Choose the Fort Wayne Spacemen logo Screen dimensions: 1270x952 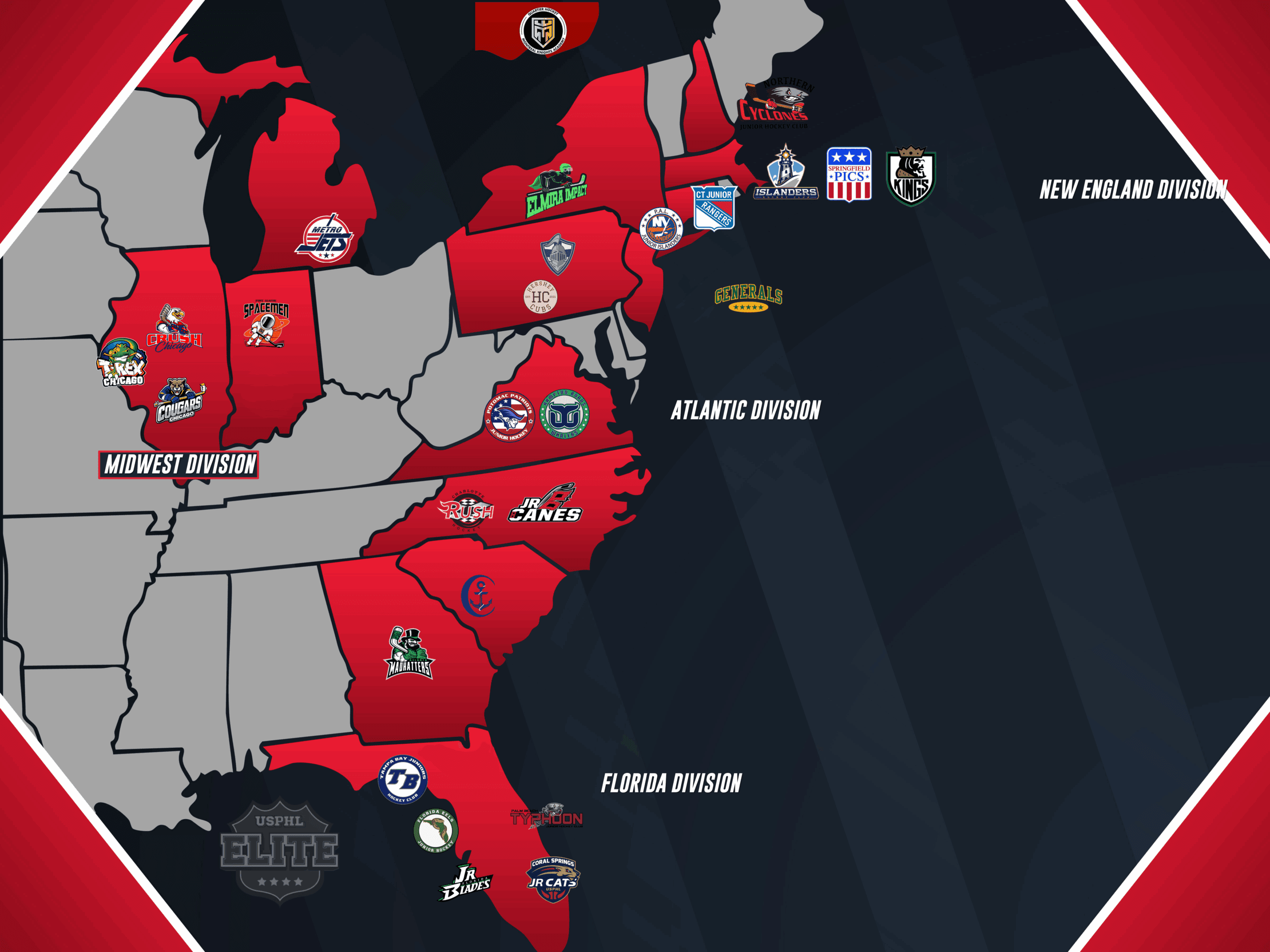click(266, 324)
